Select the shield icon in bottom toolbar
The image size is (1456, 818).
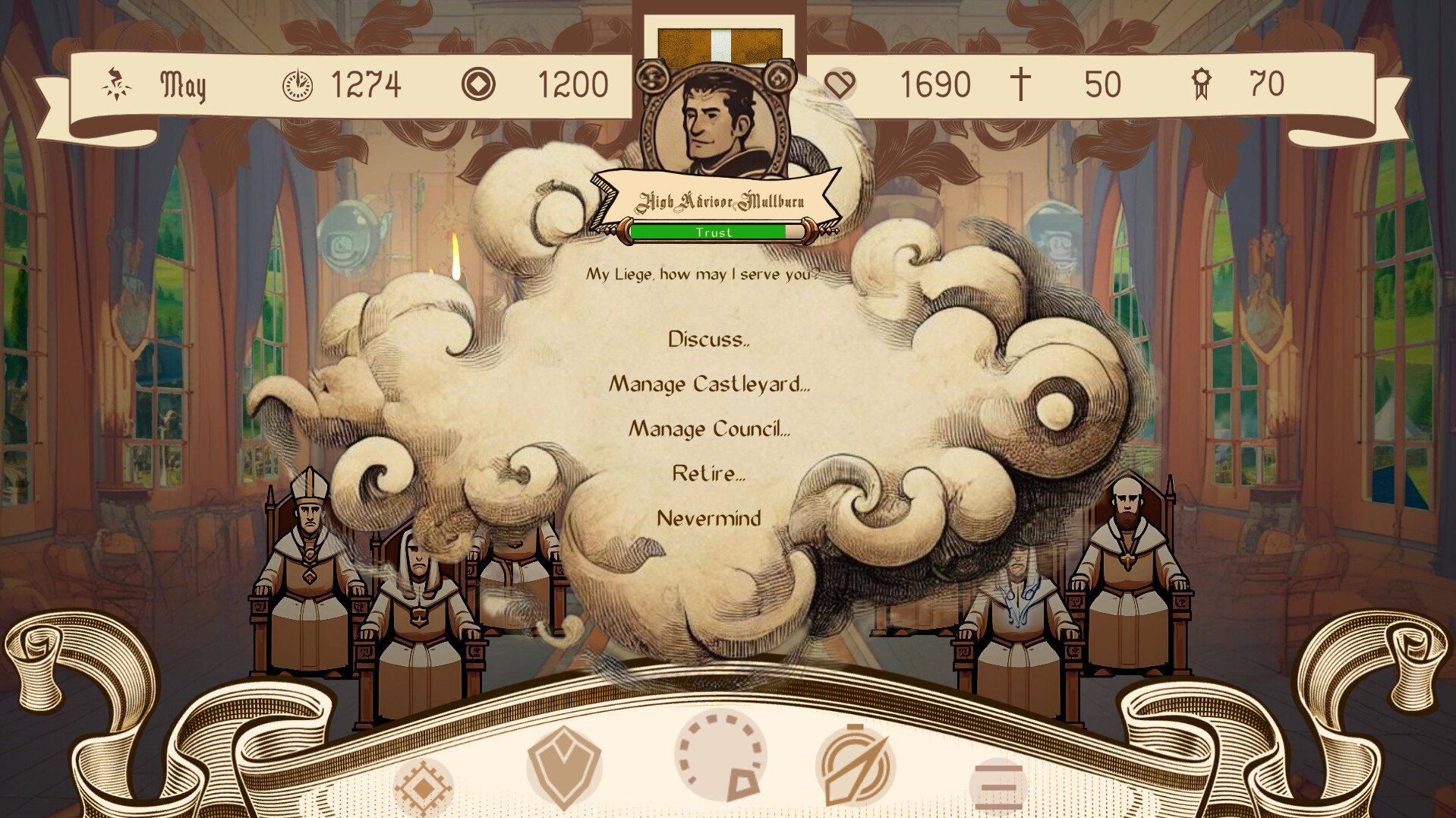(x=564, y=767)
